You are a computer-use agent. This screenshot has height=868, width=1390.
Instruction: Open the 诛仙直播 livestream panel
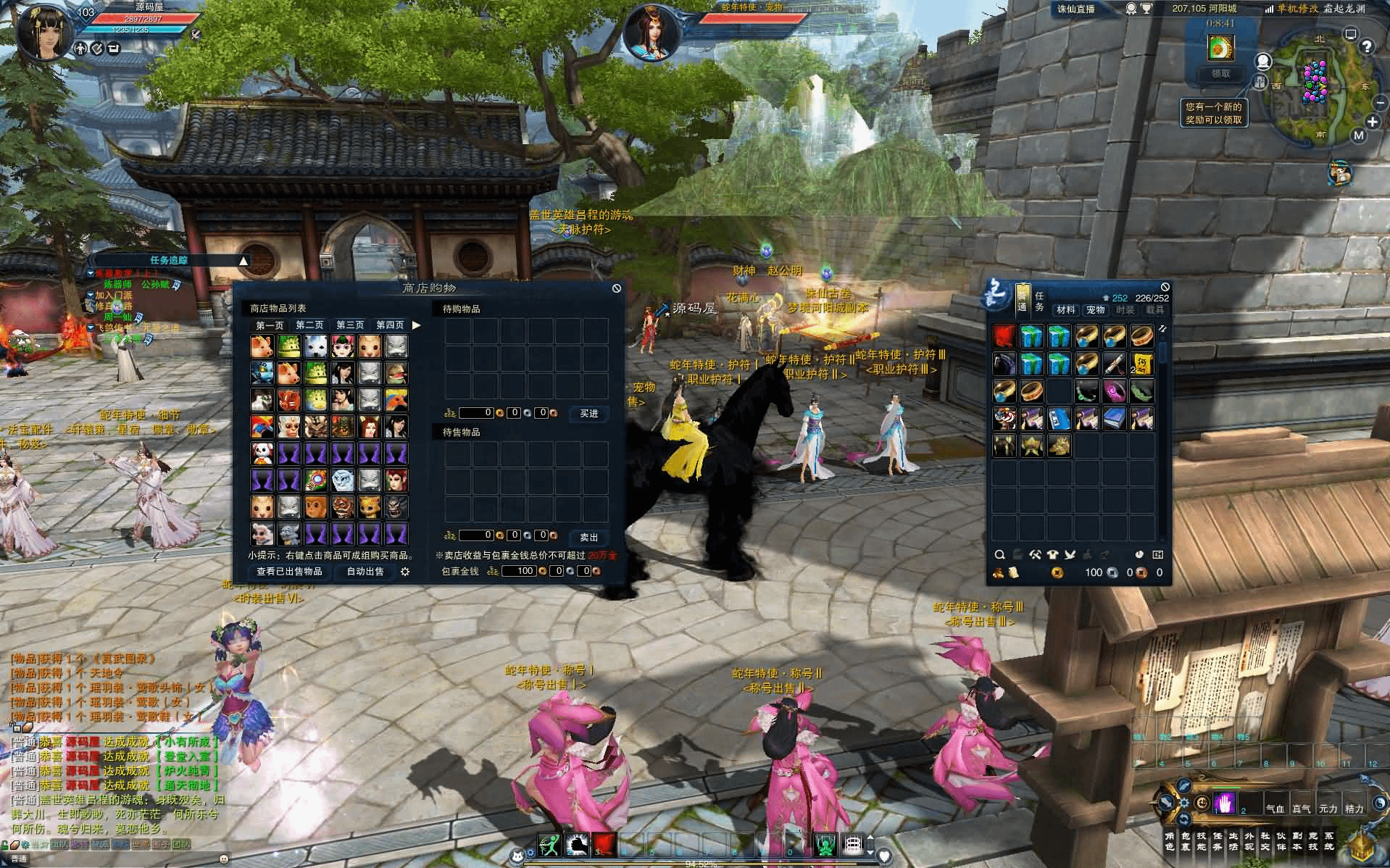(x=1075, y=9)
